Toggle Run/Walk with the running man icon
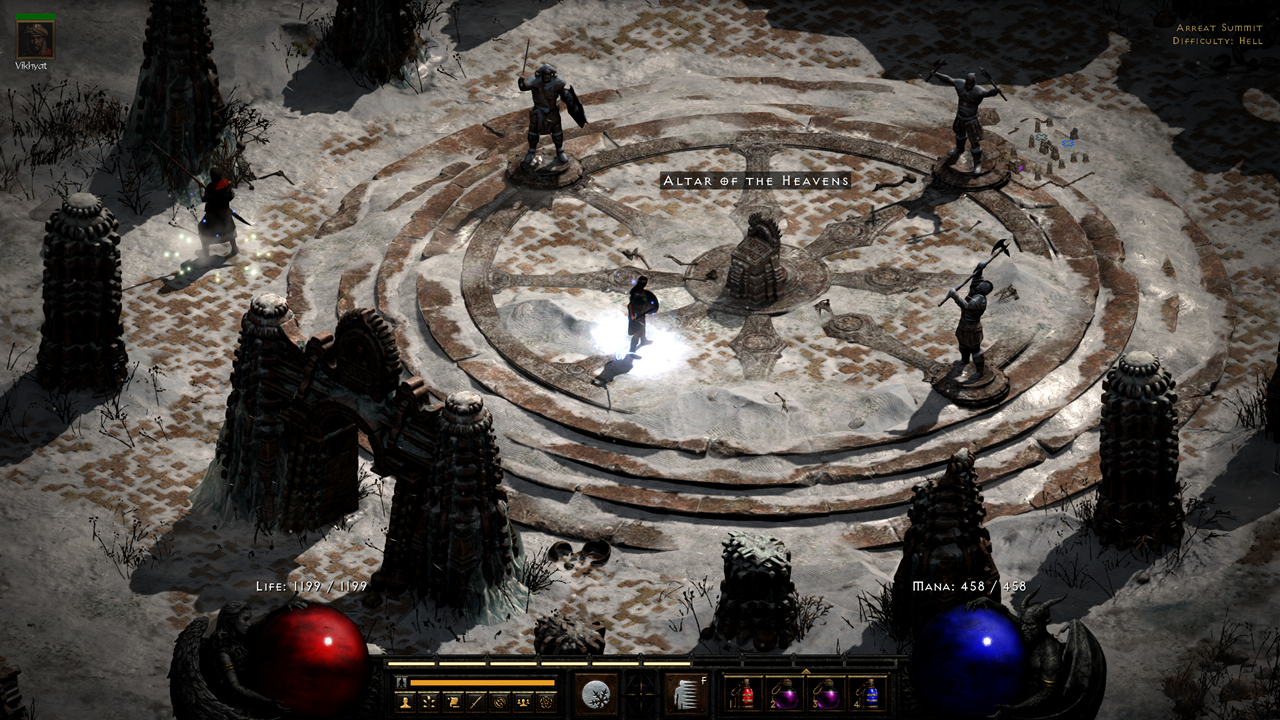This screenshot has width=1280, height=720. [401, 682]
